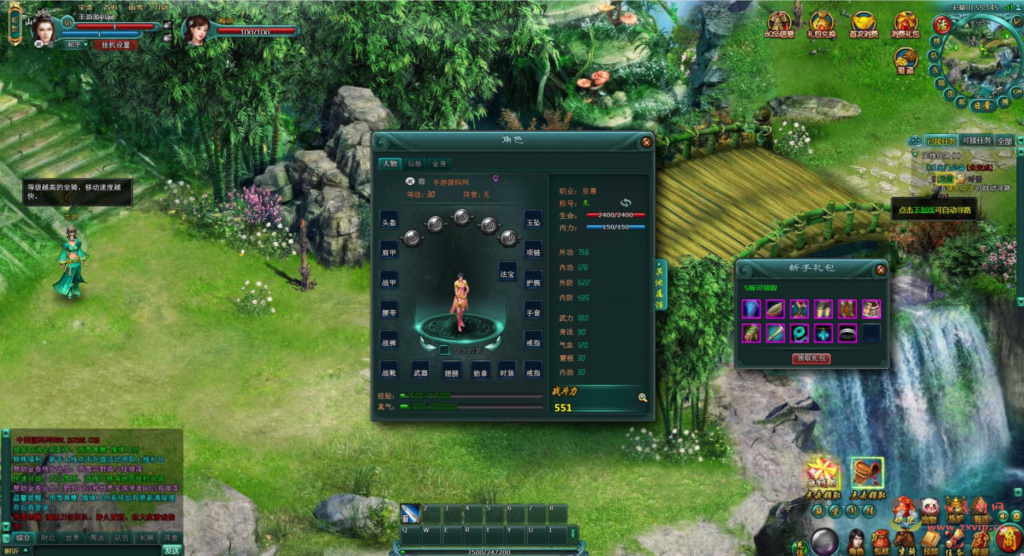Switch to the 可接任务 quest tab

click(x=976, y=141)
